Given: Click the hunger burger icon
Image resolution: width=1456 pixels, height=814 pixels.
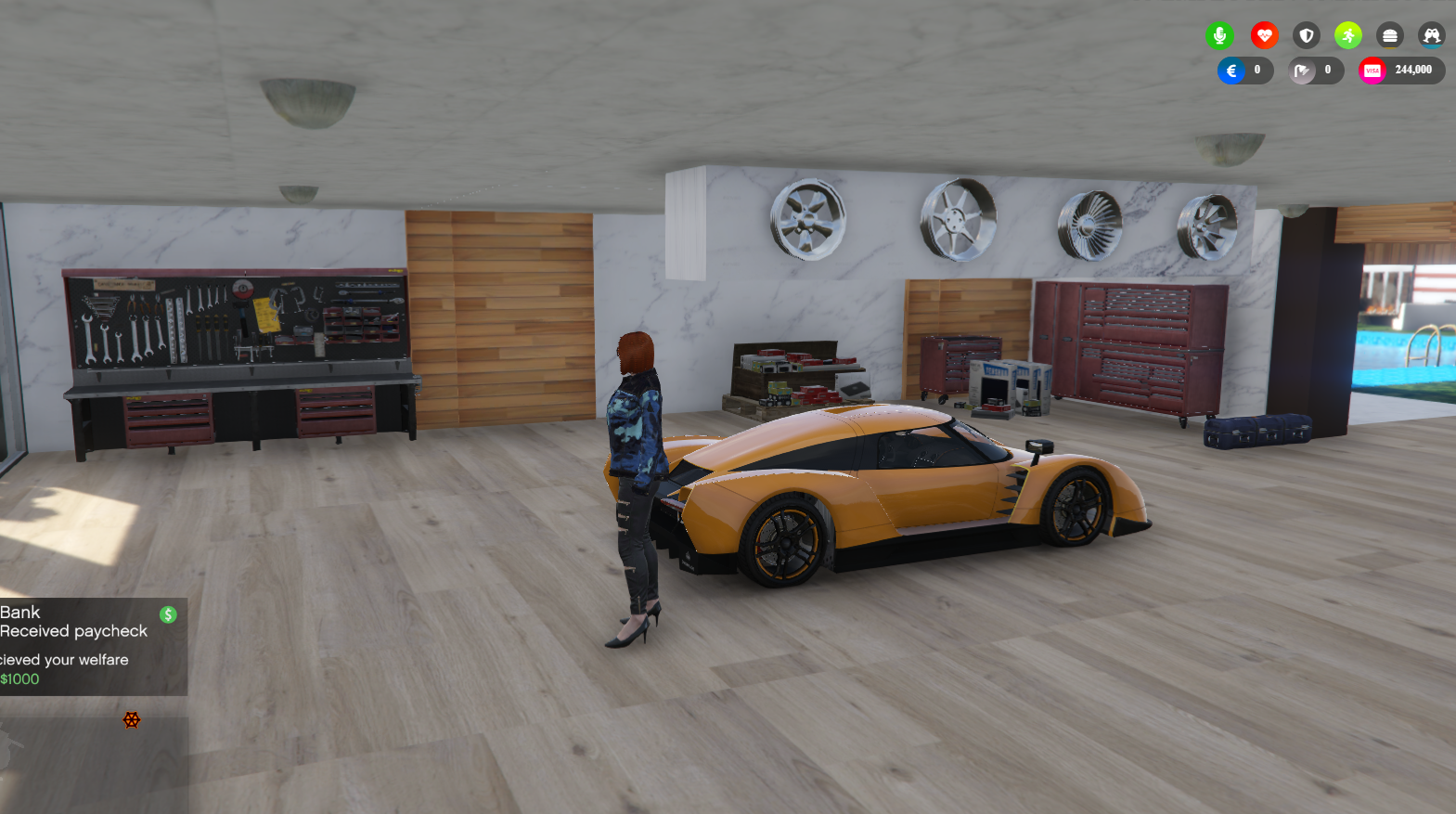Looking at the screenshot, I should 1389,35.
